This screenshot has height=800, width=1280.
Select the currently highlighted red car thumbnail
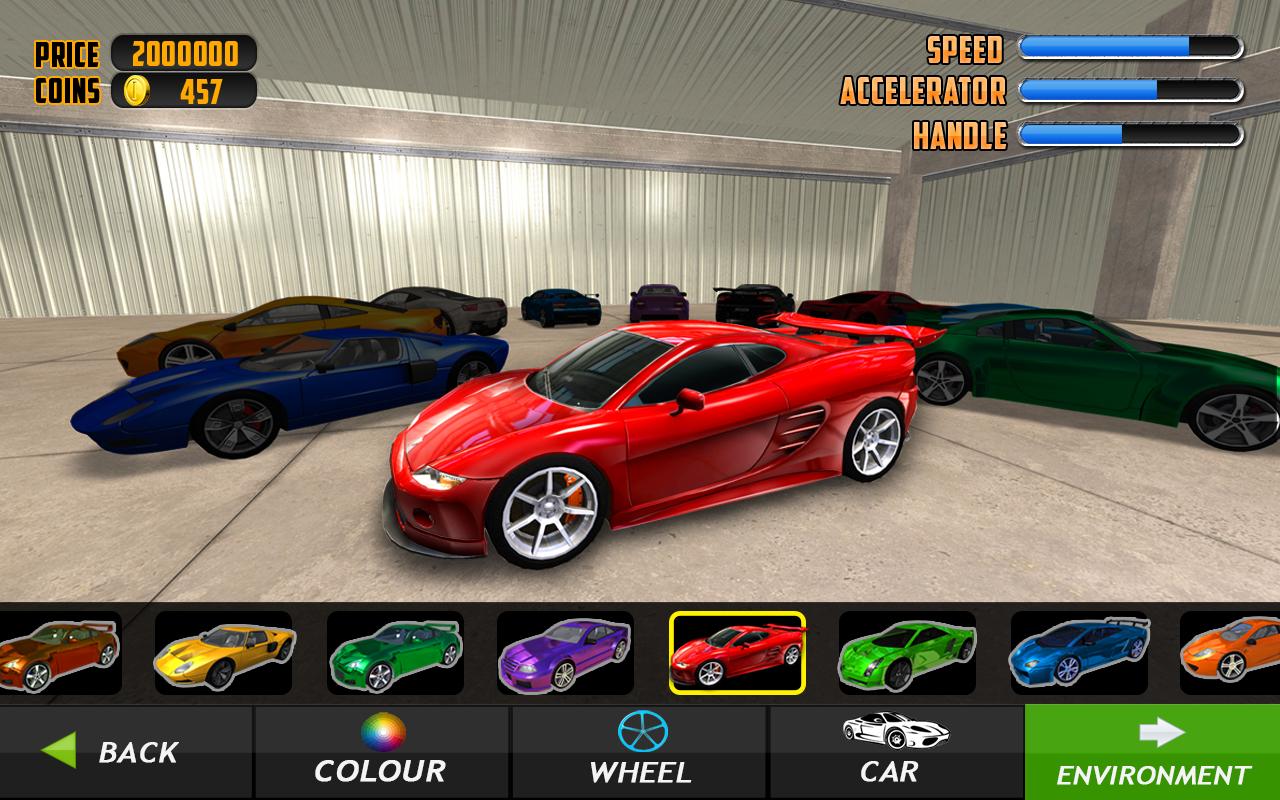point(739,654)
